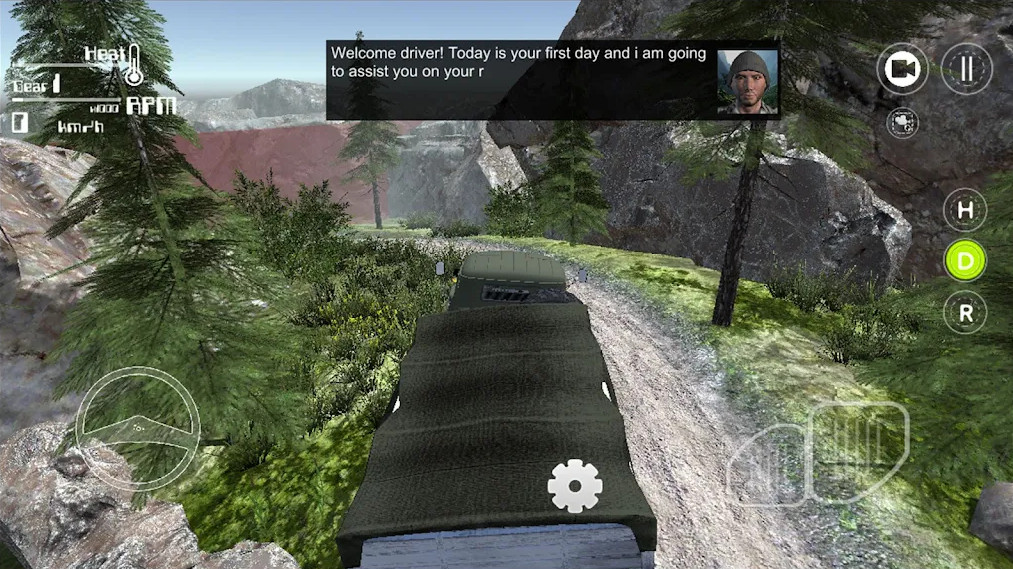1013x569 pixels.
Task: Pause the game with the pause button
Action: point(966,68)
